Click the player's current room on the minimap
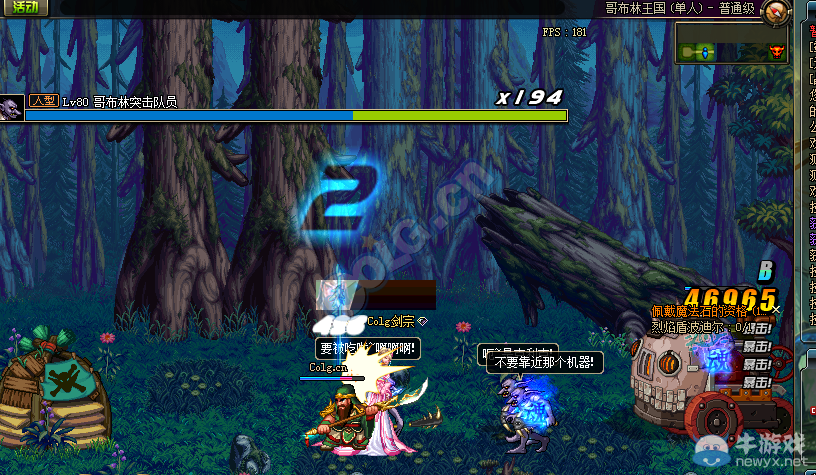The image size is (816, 475). click(703, 51)
